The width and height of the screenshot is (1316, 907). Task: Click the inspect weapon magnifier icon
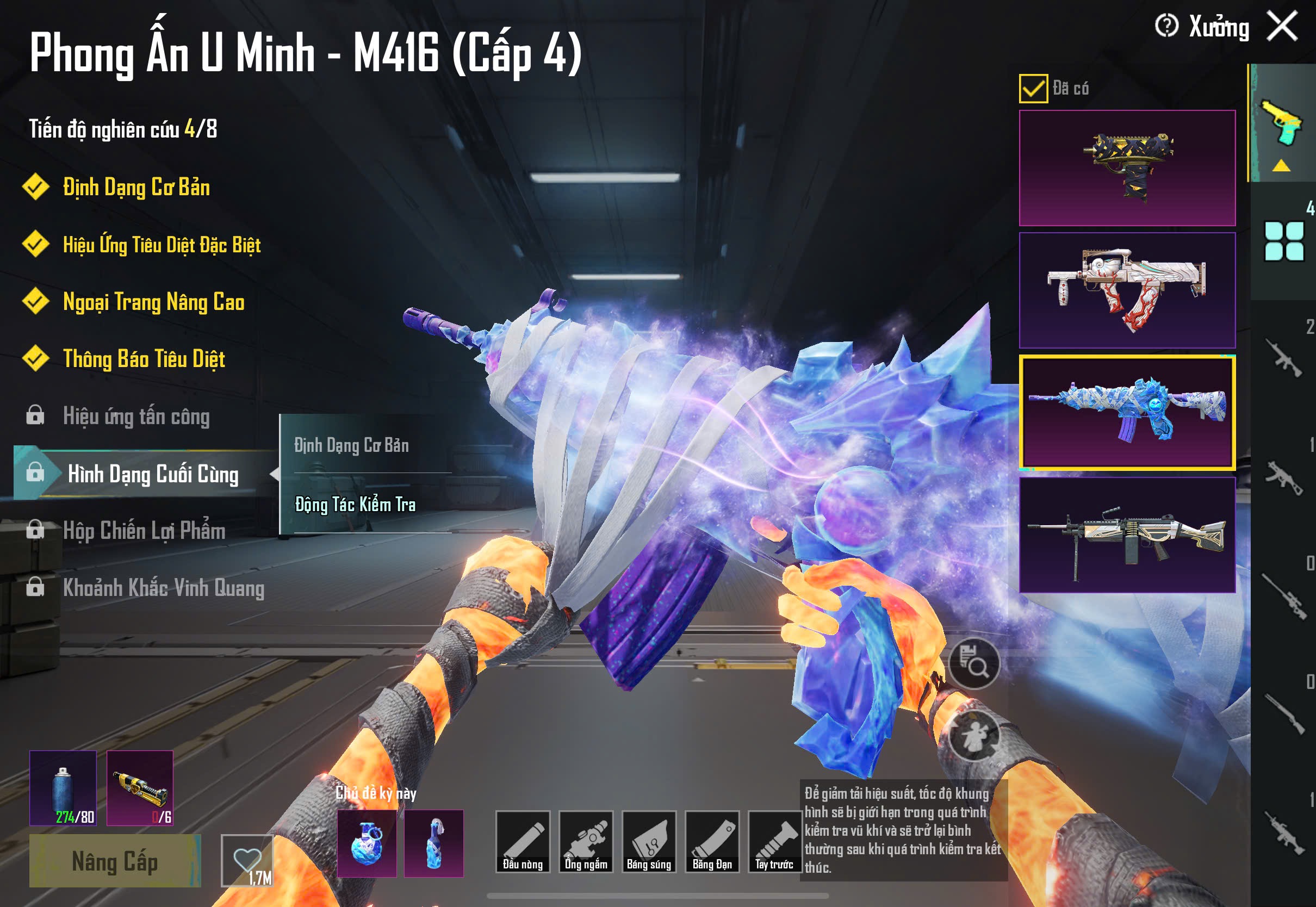[974, 663]
